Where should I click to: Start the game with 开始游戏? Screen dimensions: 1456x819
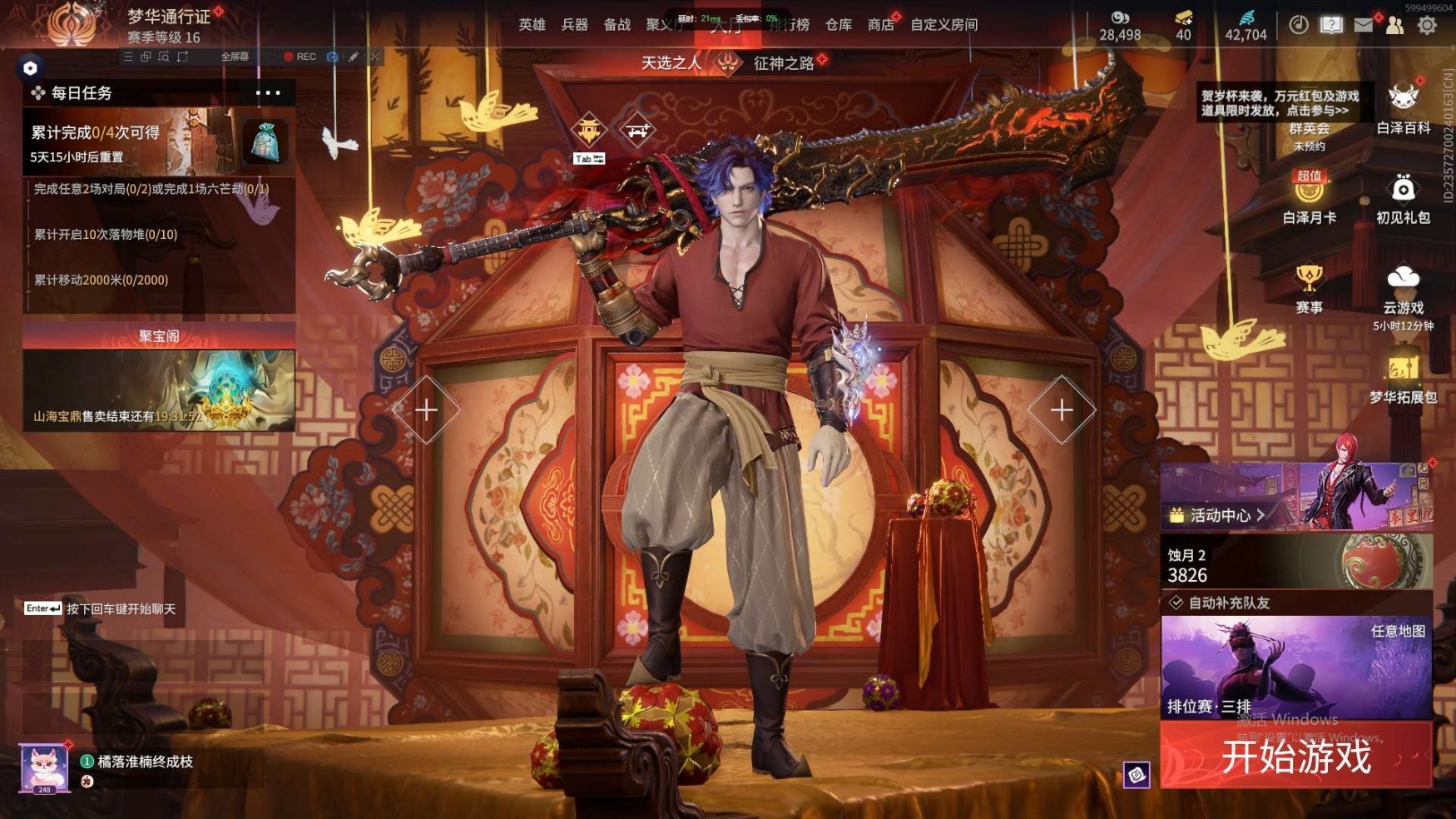point(1295,757)
